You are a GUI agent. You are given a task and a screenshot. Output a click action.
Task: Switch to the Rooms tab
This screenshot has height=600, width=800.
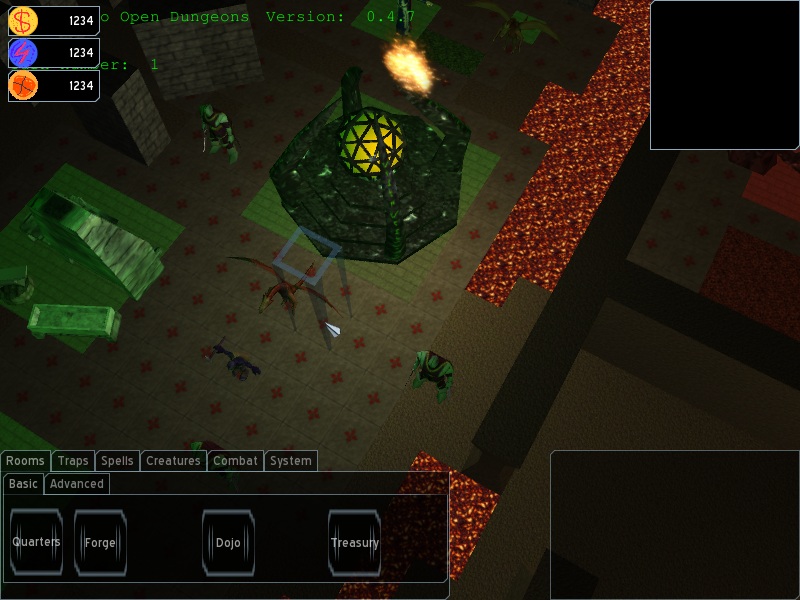point(26,461)
